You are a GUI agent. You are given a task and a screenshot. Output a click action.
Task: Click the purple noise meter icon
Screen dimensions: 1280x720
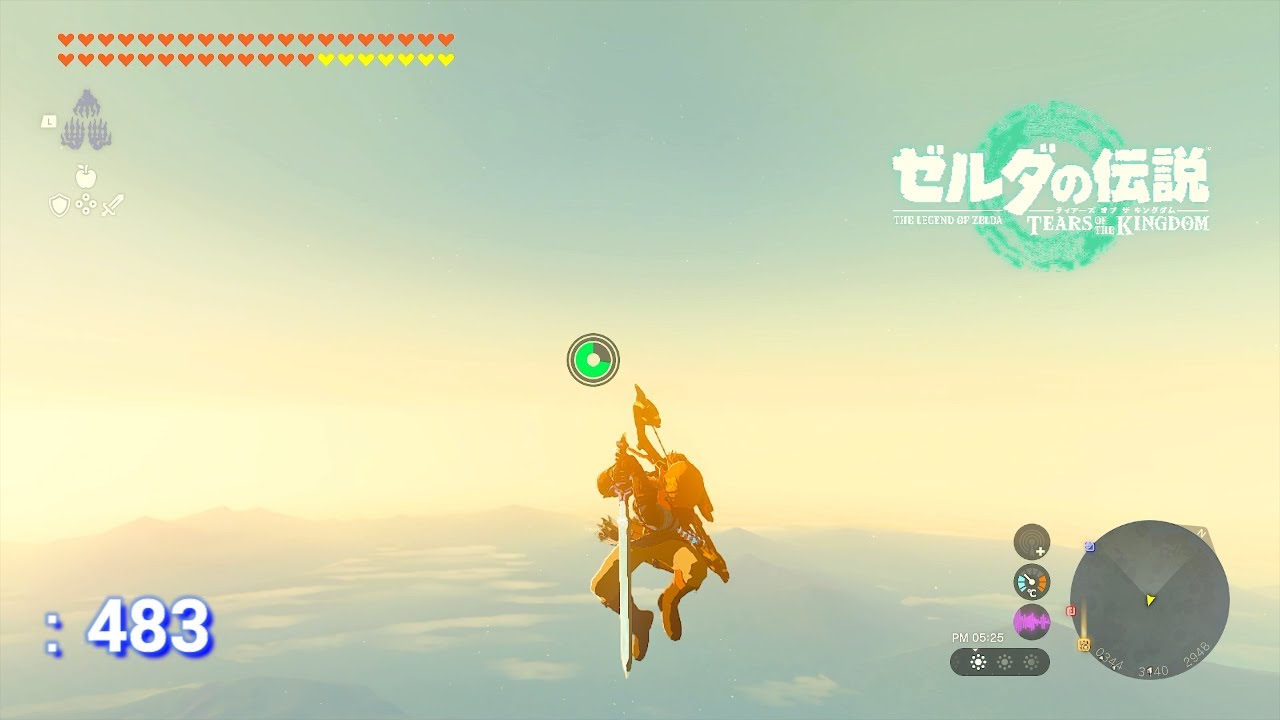point(1031,622)
